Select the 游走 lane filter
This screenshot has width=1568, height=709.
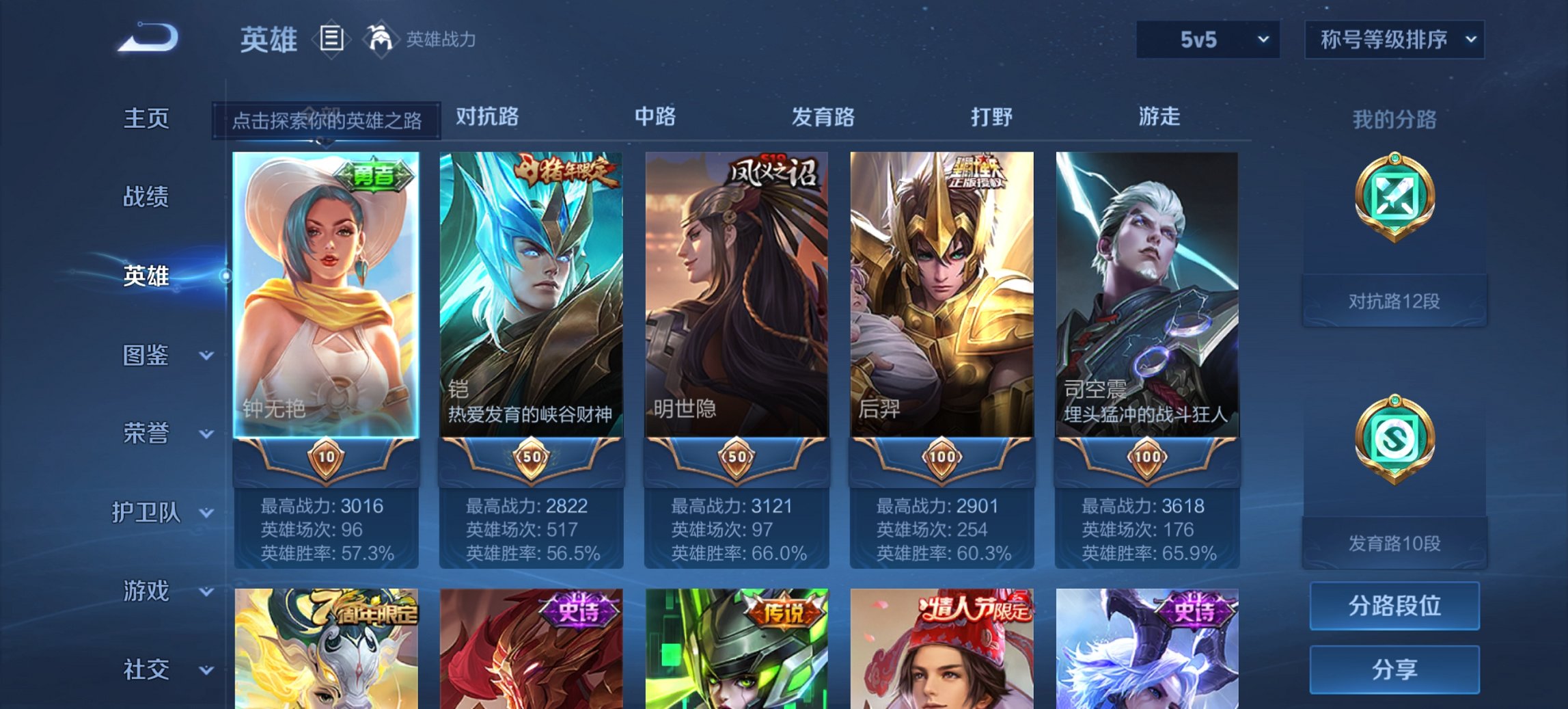pyautogui.click(x=1161, y=118)
